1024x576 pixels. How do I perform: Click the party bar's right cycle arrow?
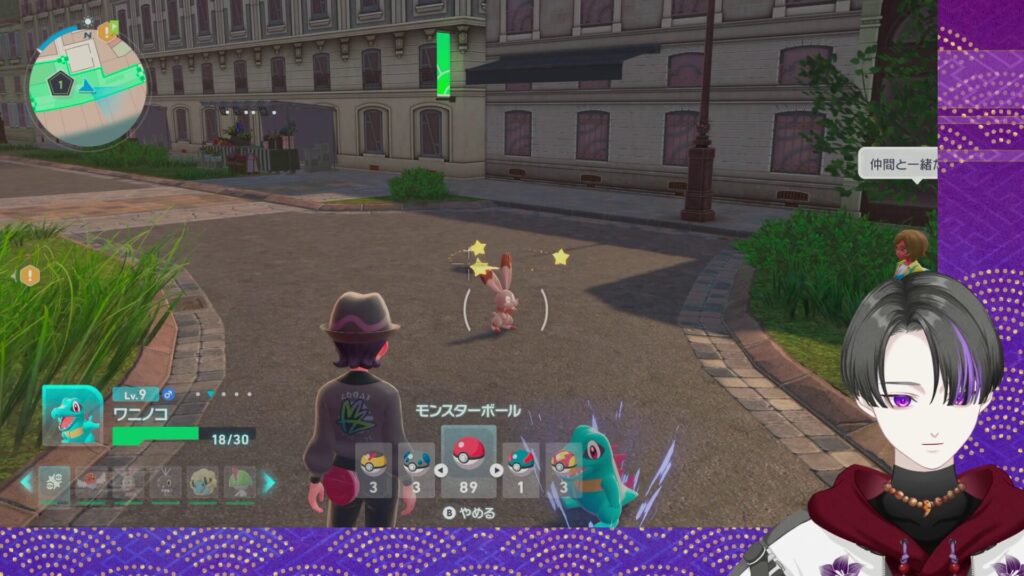pyautogui.click(x=268, y=482)
